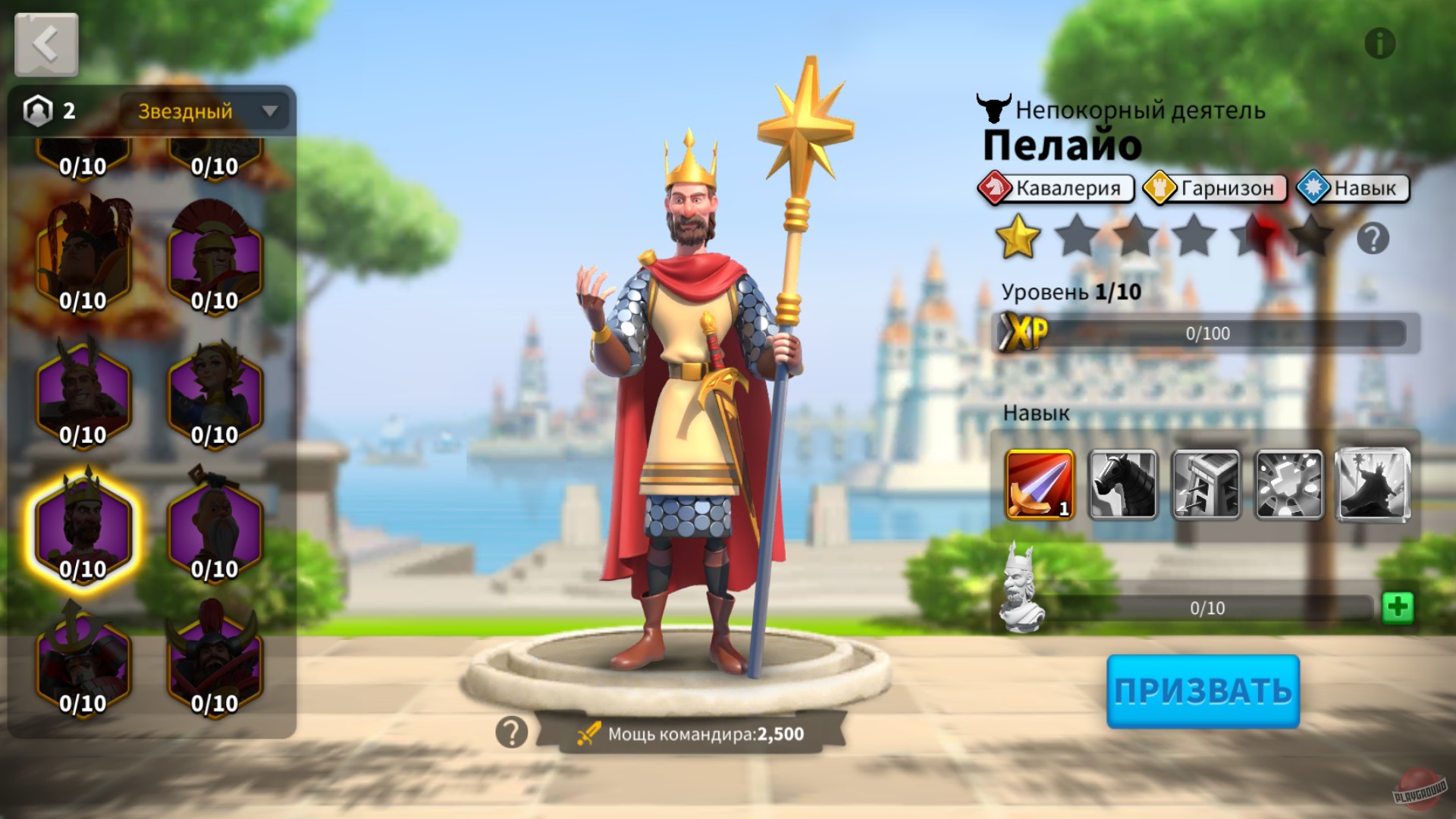Viewport: 1456px width, 819px height.
Task: Open the Гарнизон specialty tag
Action: tap(1213, 189)
